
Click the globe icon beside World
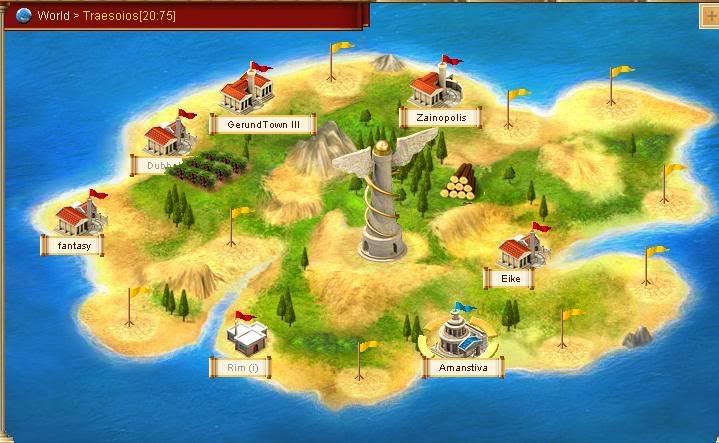coord(24,15)
